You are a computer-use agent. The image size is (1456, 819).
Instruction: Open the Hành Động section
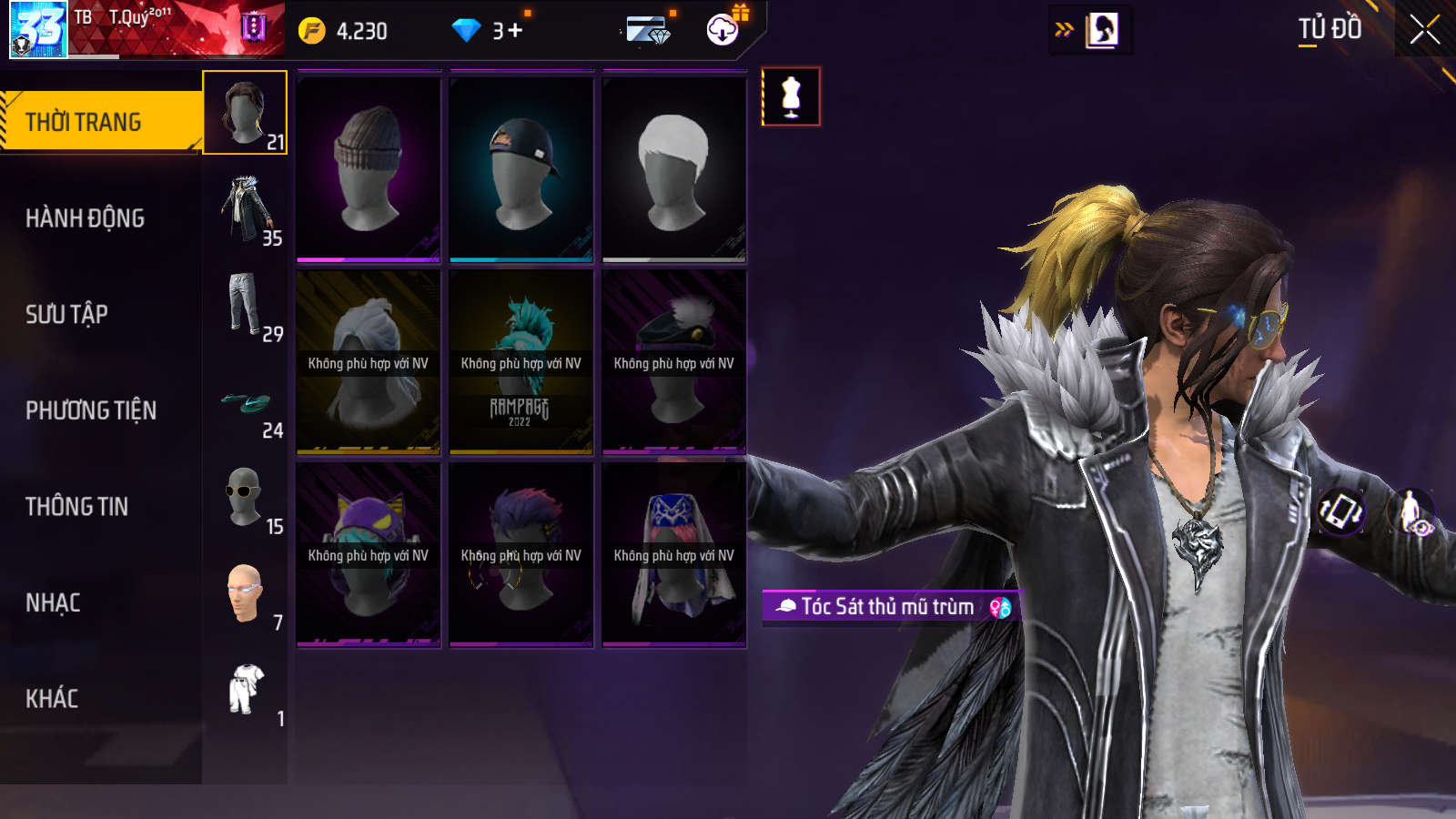[x=86, y=218]
